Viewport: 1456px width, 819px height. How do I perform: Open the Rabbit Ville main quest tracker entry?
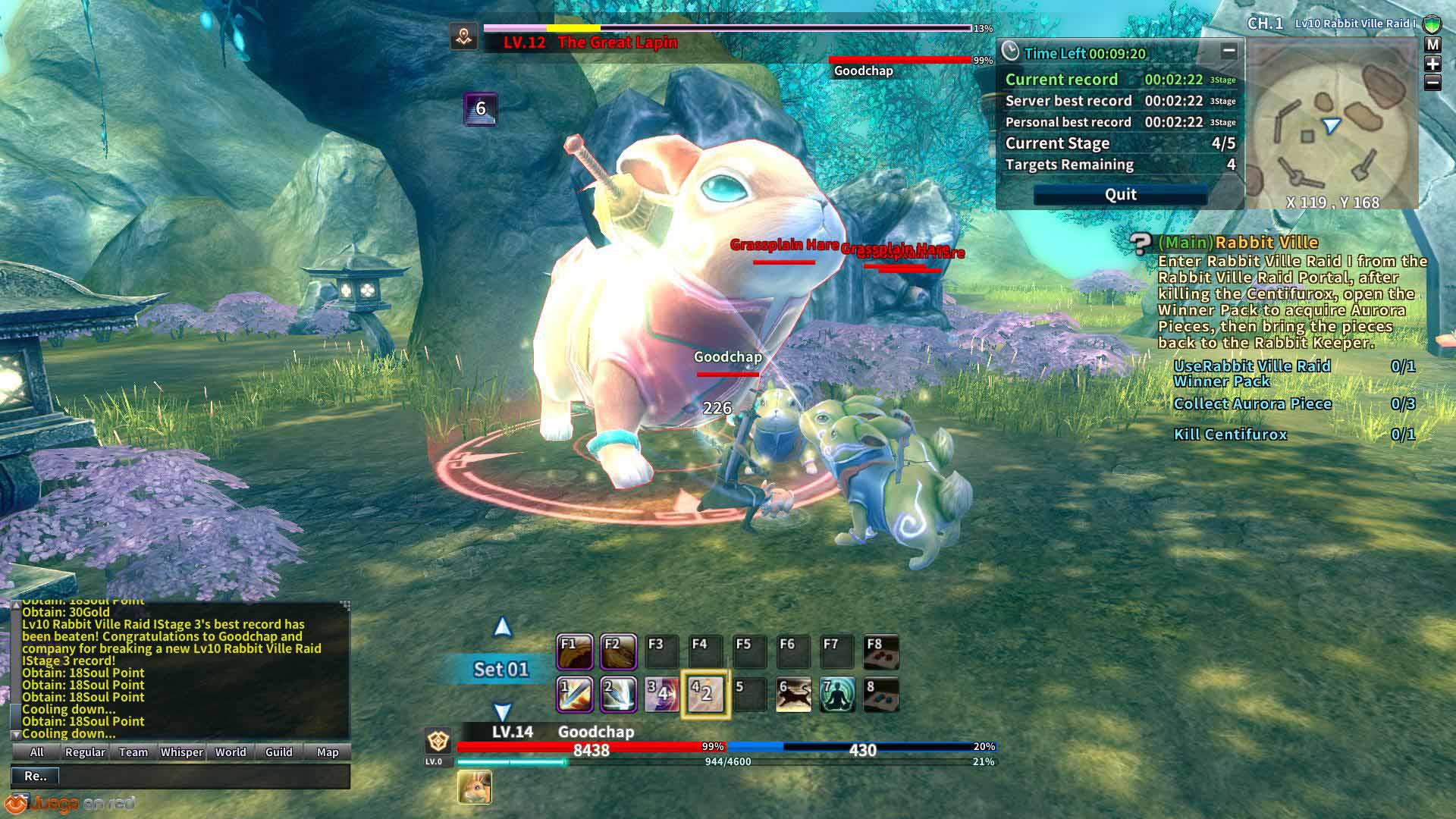1266,243
